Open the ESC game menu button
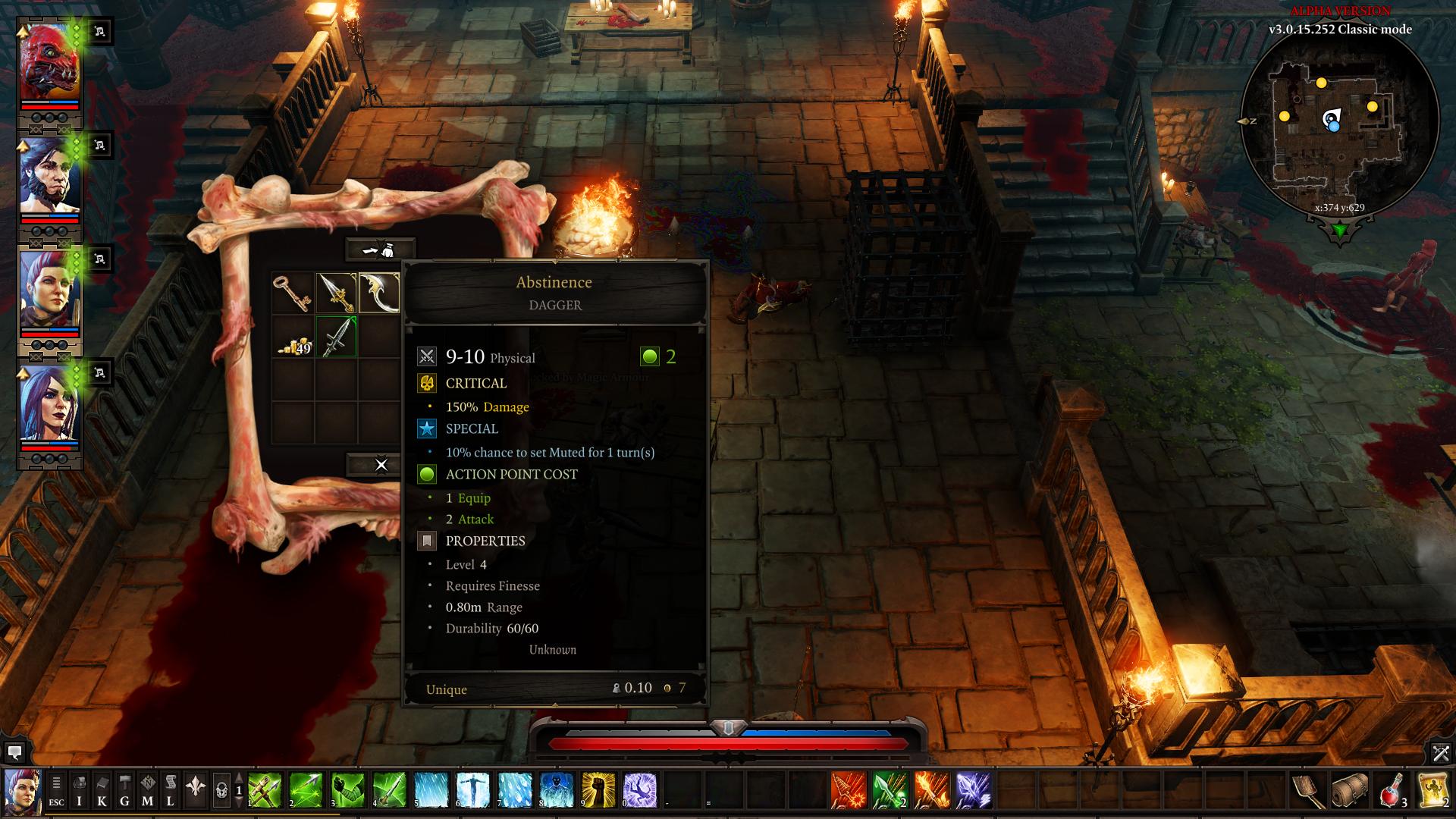The width and height of the screenshot is (1456, 819). 56,791
